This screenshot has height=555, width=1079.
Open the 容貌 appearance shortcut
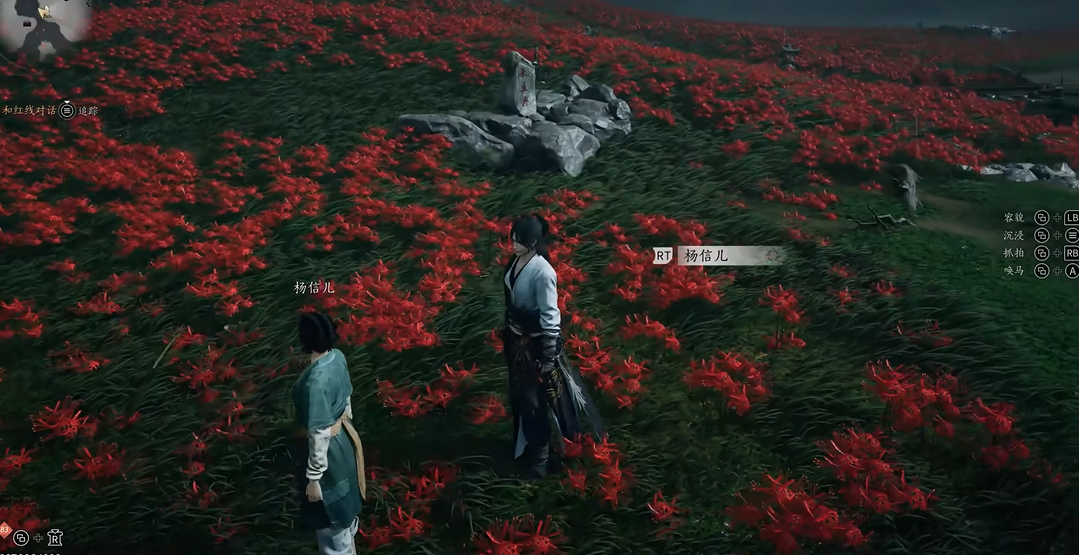pos(1014,217)
